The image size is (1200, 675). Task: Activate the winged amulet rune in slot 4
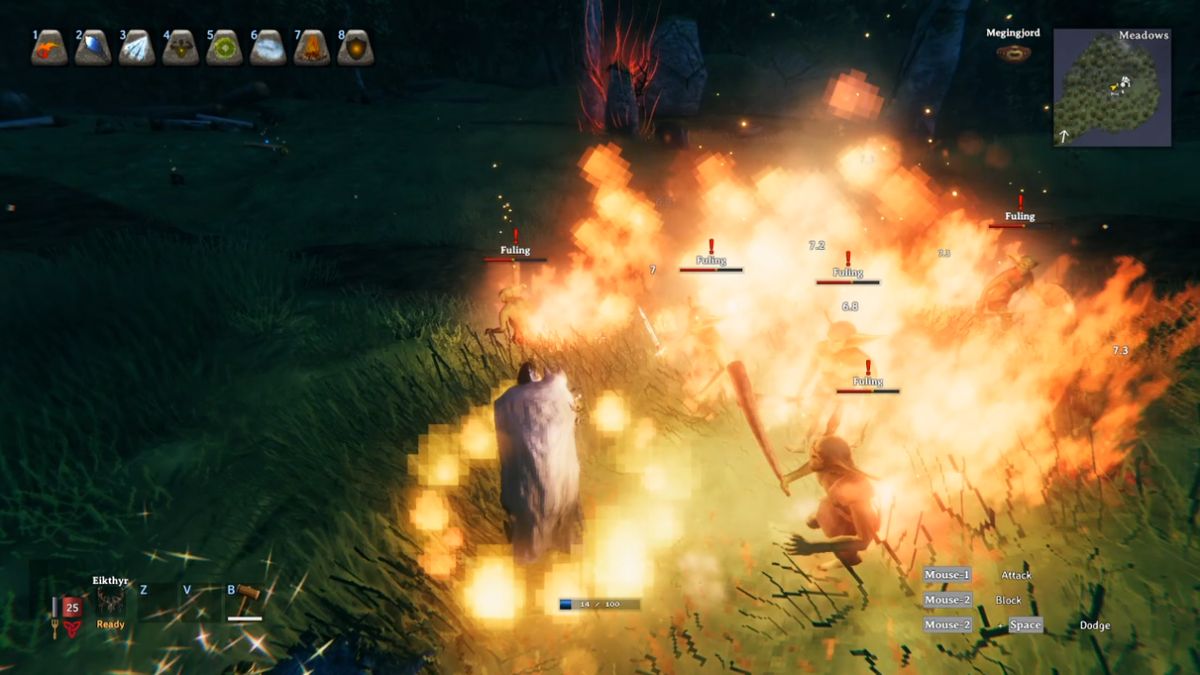[181, 48]
